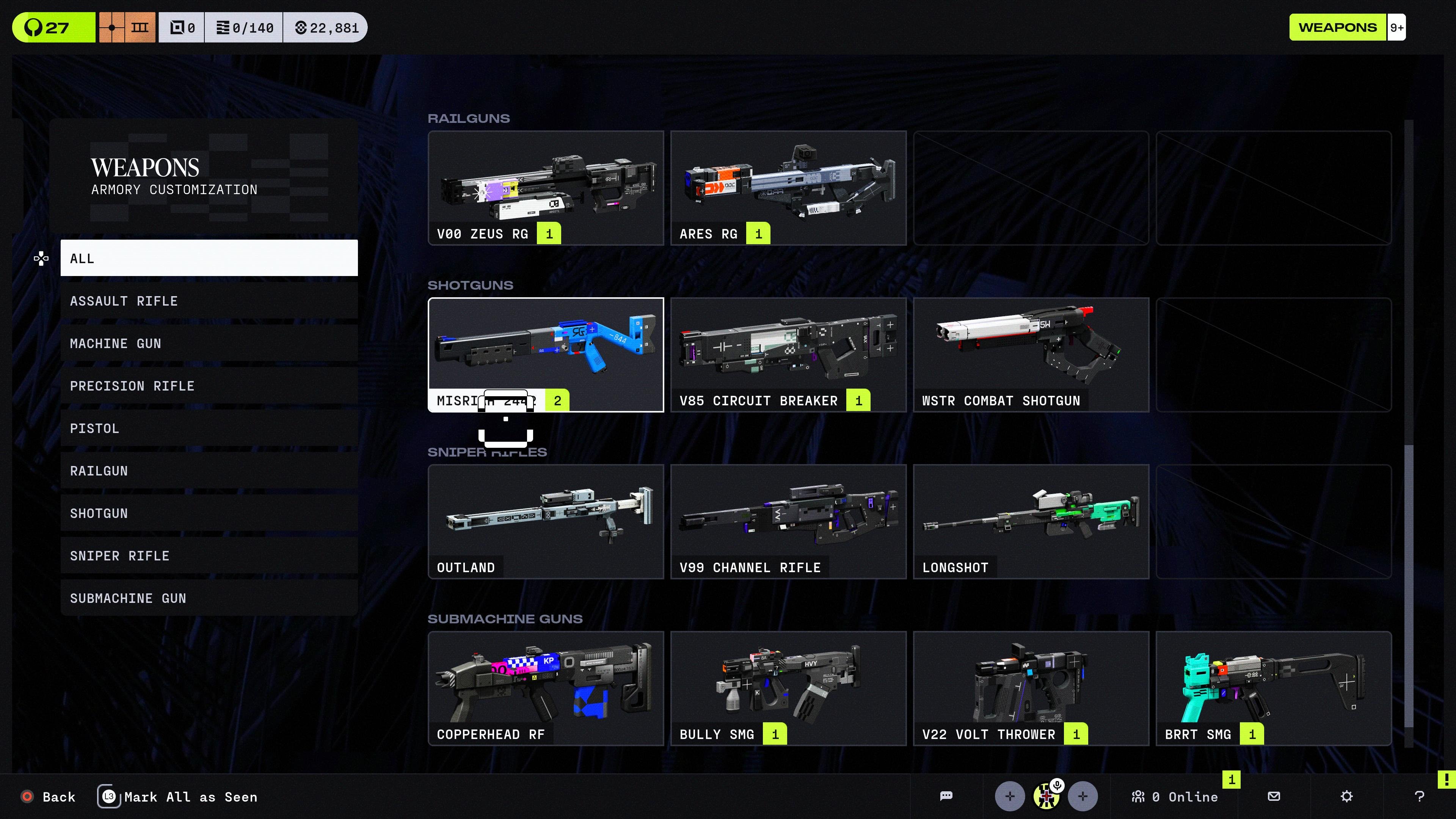The width and height of the screenshot is (1456, 819).
Task: Select the Copperhead RF weapon
Action: pyautogui.click(x=546, y=688)
